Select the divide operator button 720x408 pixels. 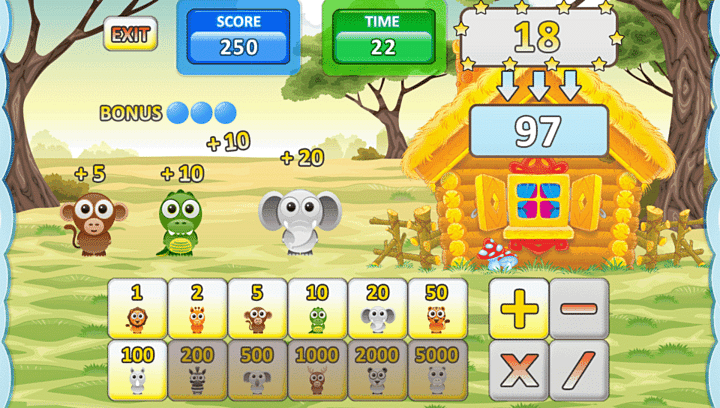click(x=578, y=369)
